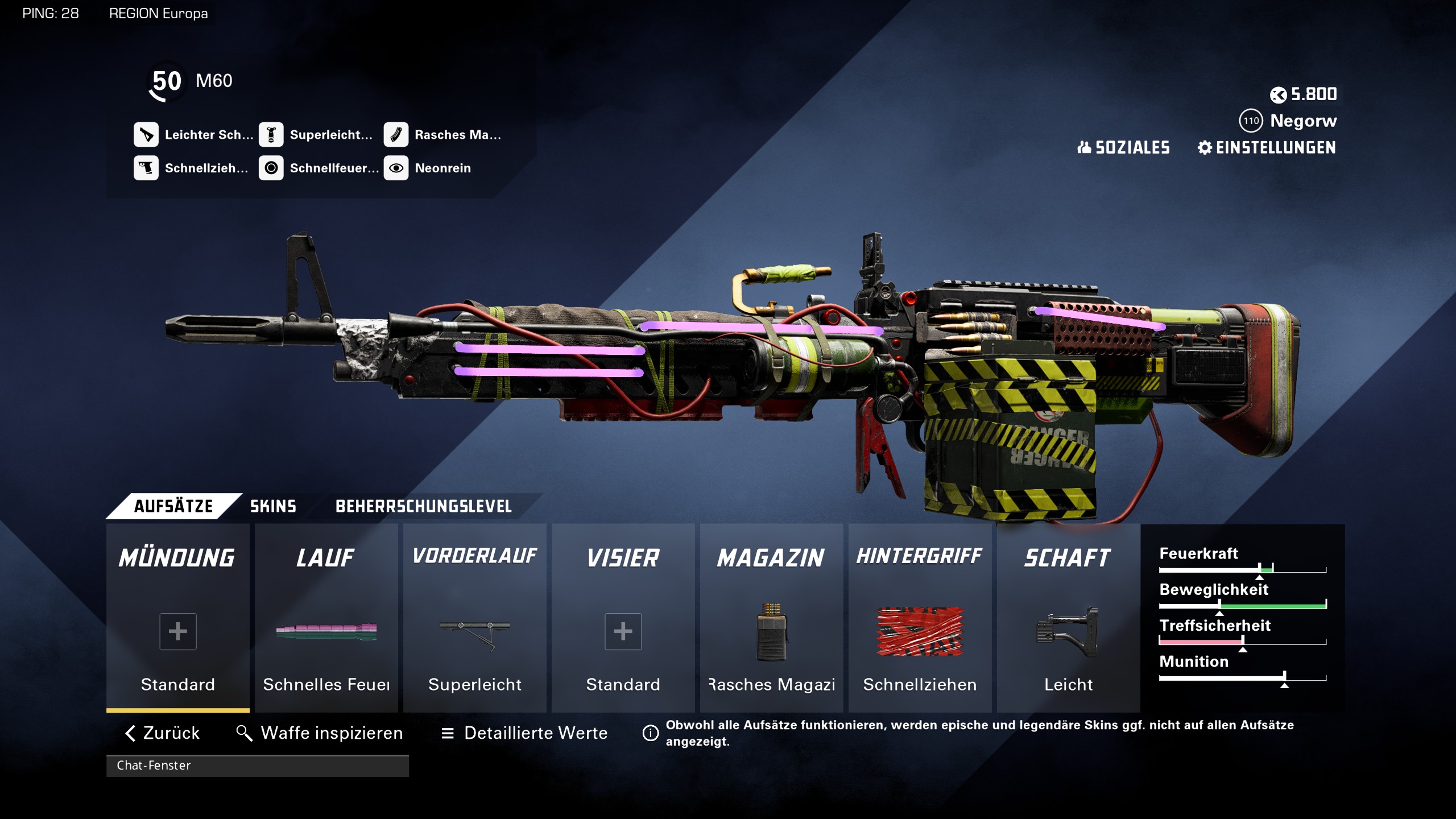Image resolution: width=1456 pixels, height=819 pixels.
Task: Click the Schnellziehen grip attachment icon
Action: 147,168
